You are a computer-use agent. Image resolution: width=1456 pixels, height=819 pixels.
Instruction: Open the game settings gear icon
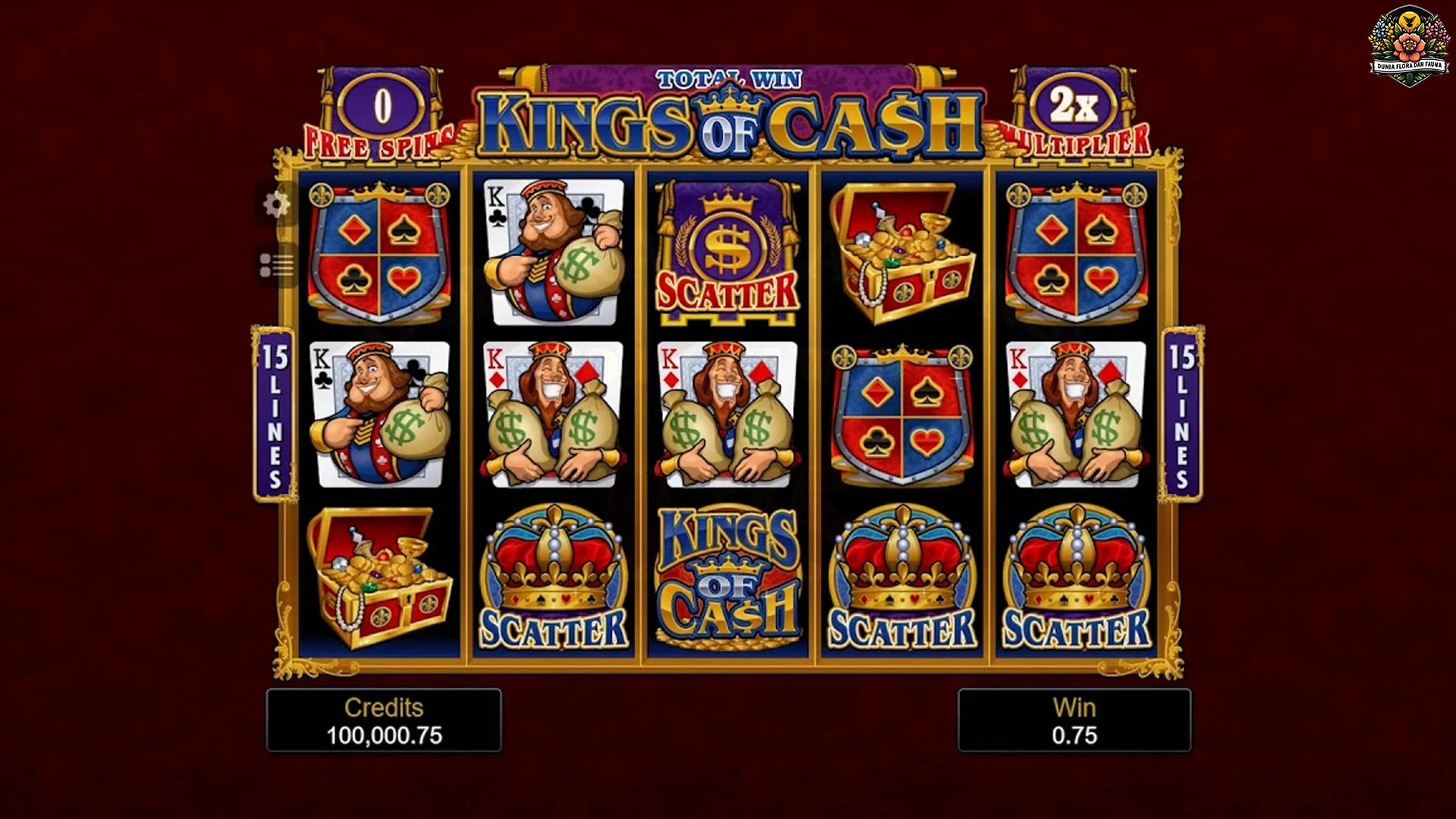point(275,205)
